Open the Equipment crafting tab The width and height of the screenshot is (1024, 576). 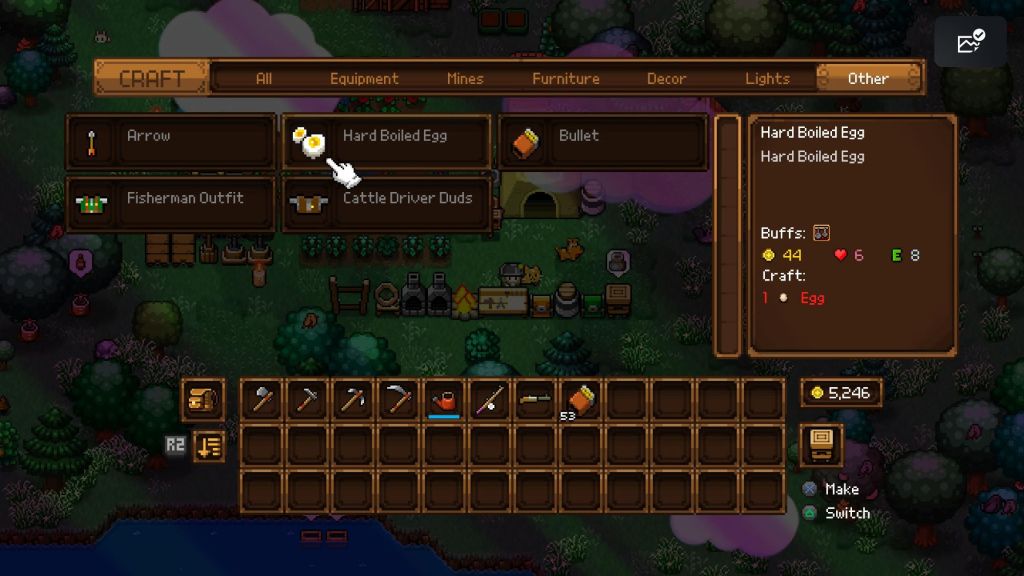(x=364, y=78)
